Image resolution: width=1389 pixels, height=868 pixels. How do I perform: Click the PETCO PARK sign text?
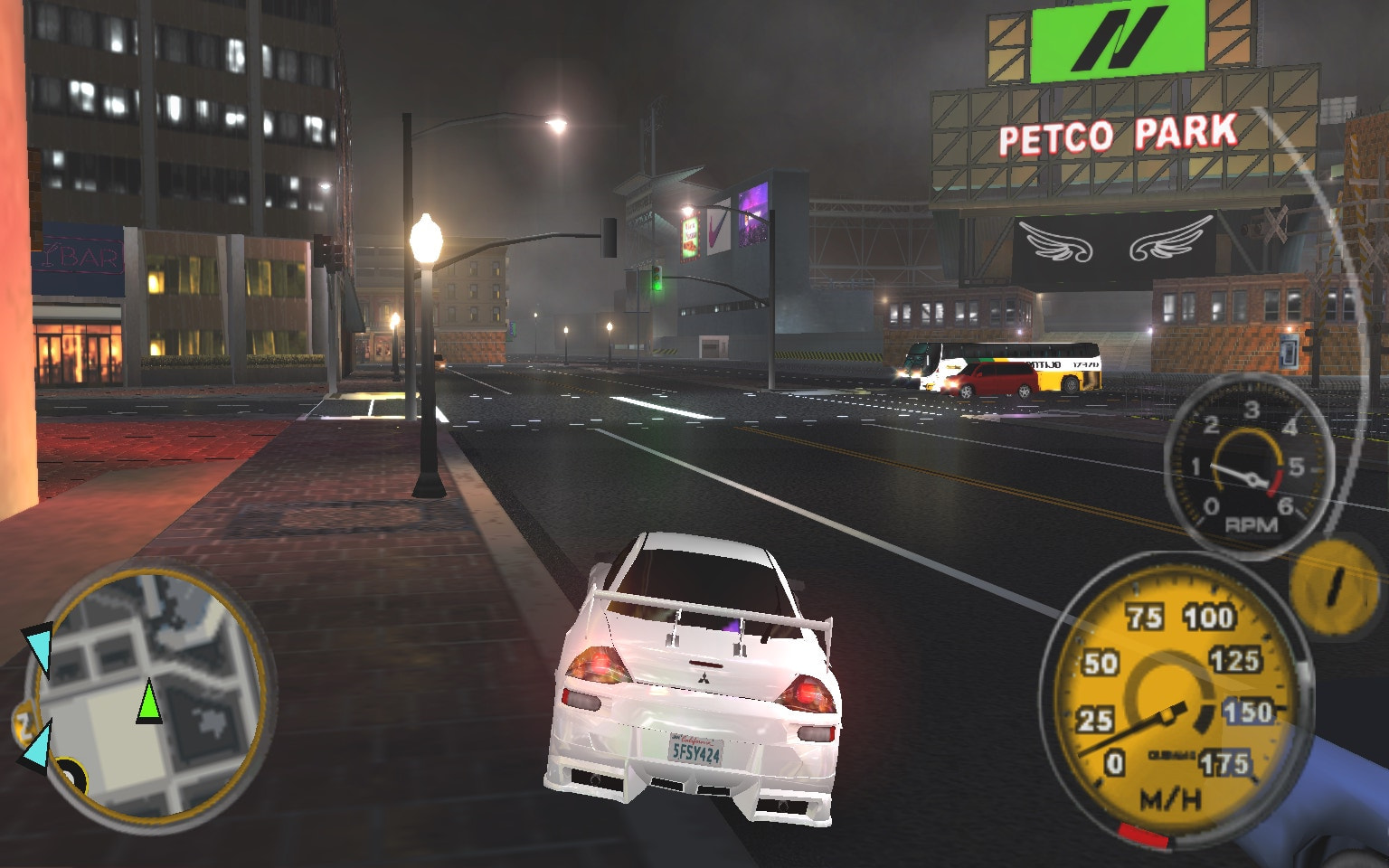[1119, 134]
